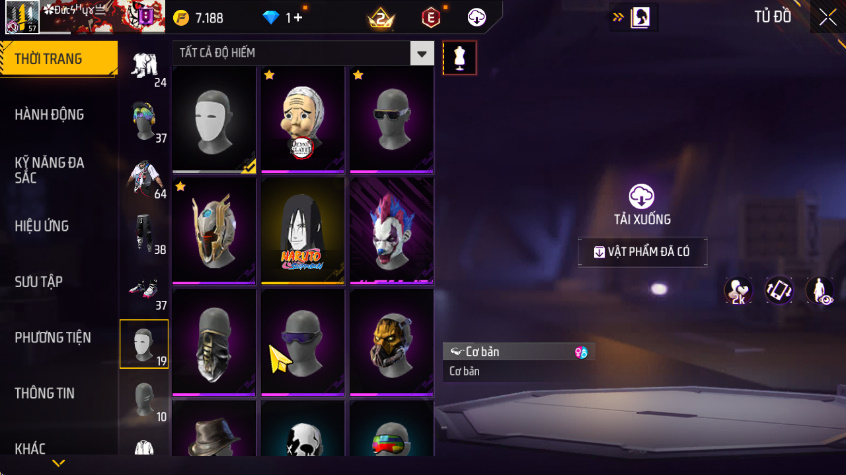Show the Sưu Tập tab

(x=40, y=282)
